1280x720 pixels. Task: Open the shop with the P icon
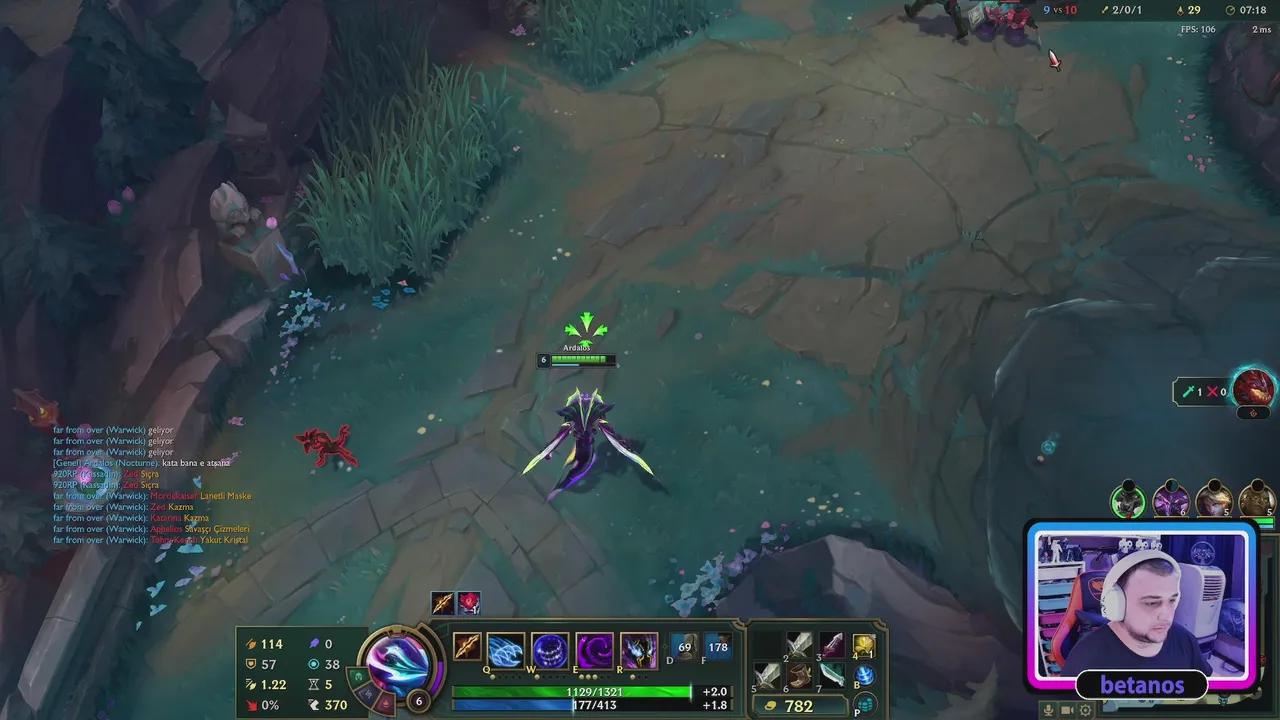coord(866,703)
